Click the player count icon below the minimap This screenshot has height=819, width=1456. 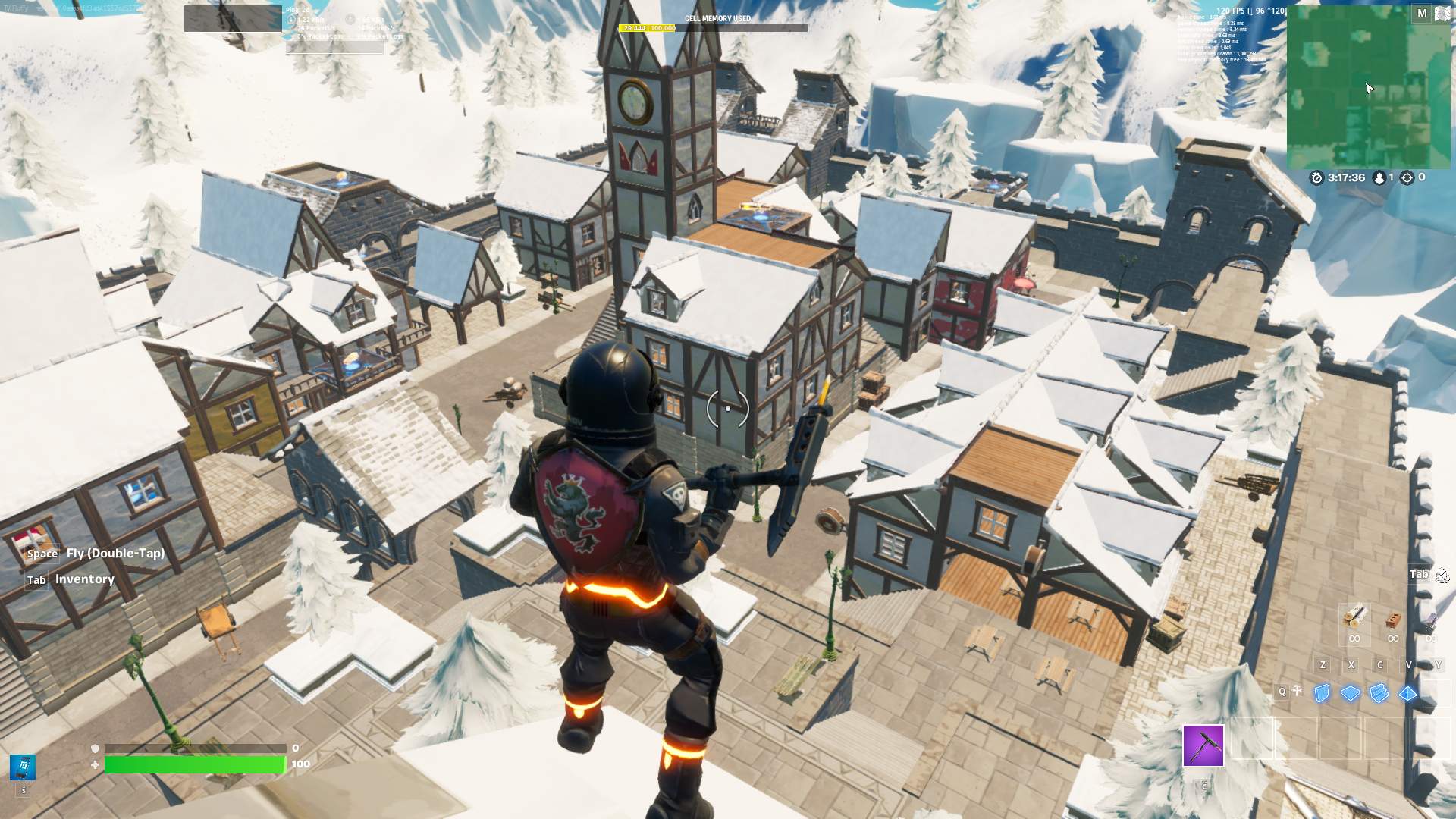(1379, 178)
